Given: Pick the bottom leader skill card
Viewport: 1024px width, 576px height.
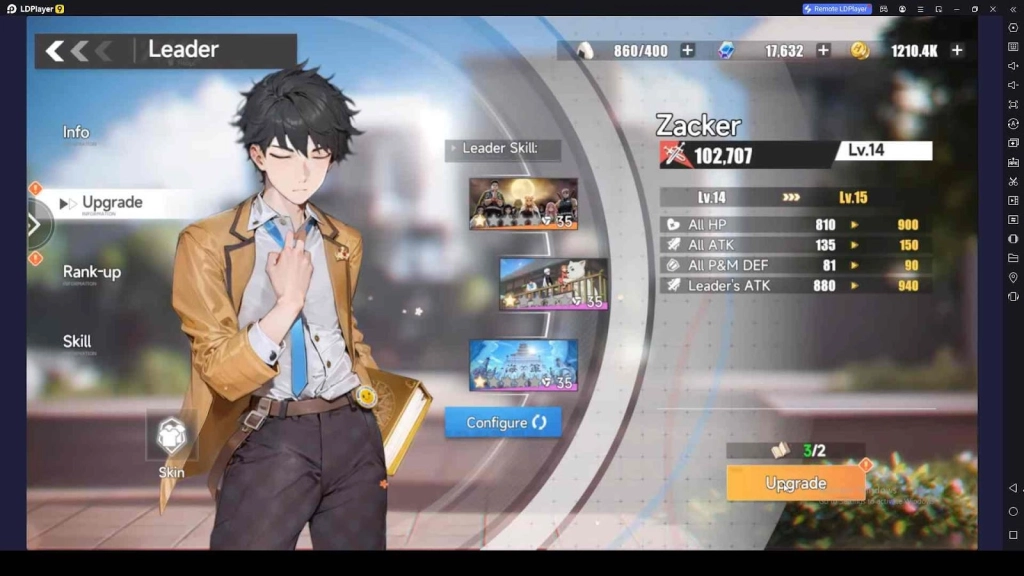Looking at the screenshot, I should click(x=523, y=364).
